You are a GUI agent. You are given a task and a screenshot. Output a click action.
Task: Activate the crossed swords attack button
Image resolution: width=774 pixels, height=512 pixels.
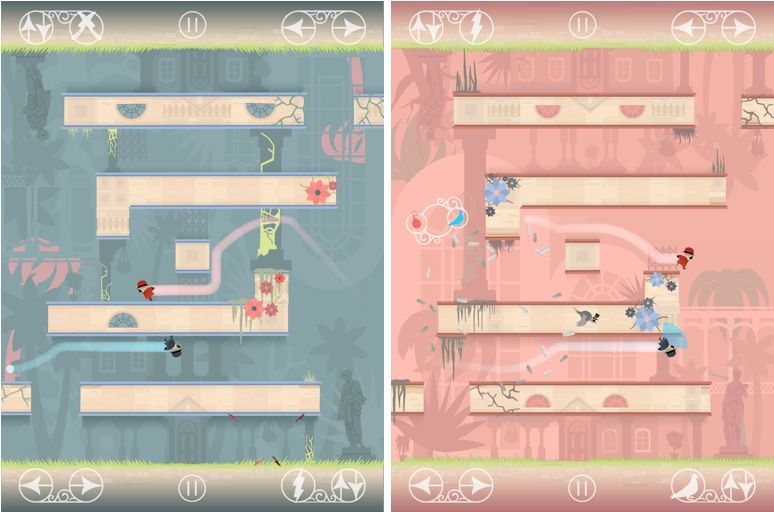(x=86, y=27)
